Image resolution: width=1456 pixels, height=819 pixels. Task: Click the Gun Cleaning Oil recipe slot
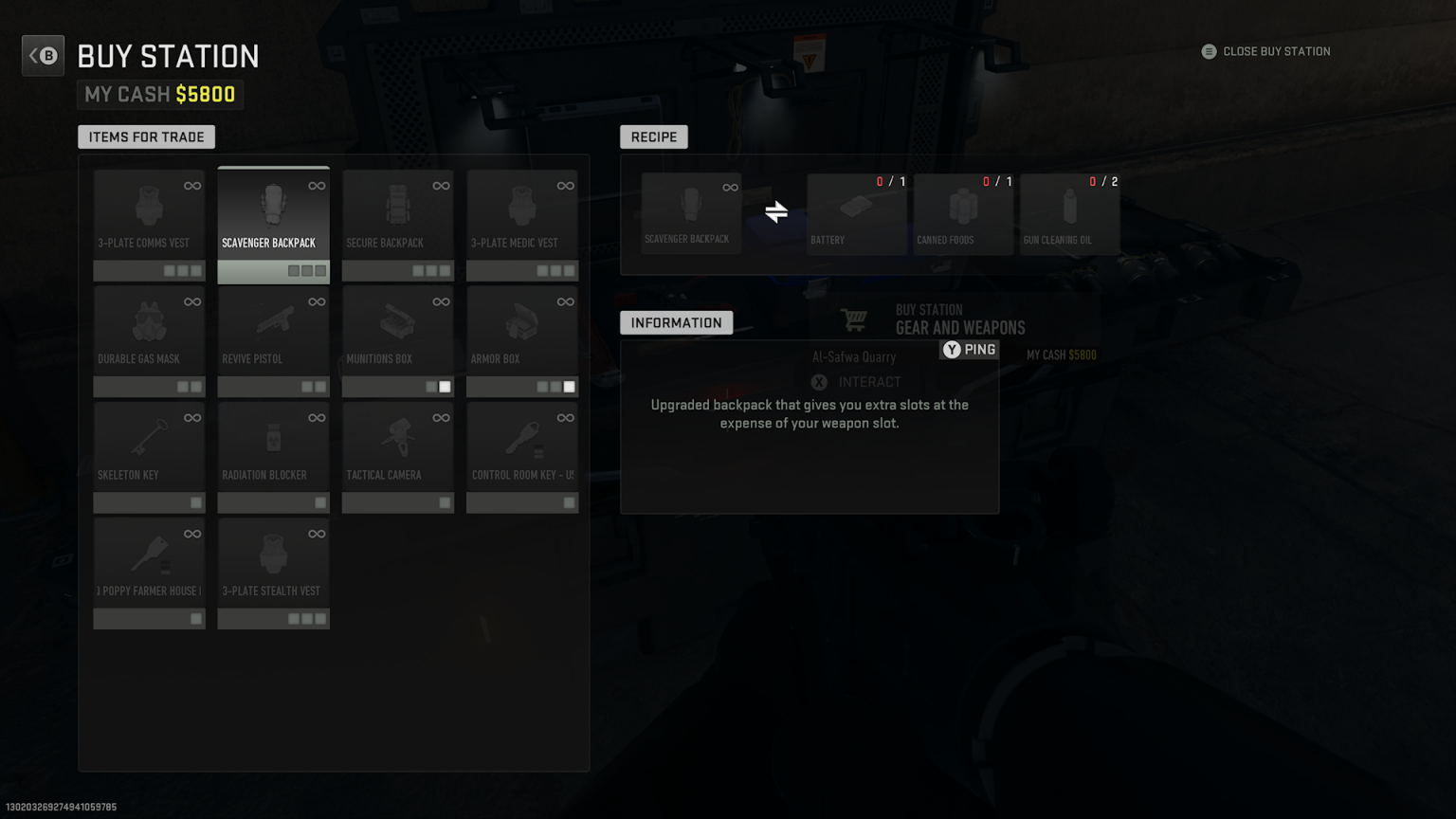click(x=1069, y=212)
